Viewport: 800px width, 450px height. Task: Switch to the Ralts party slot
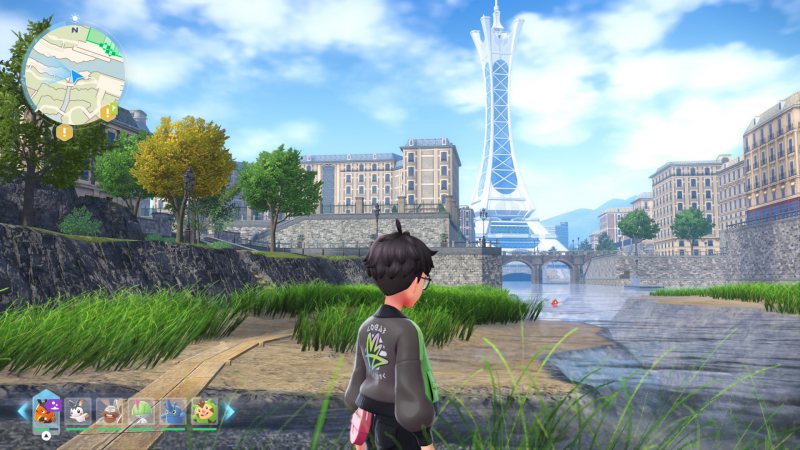[x=142, y=411]
